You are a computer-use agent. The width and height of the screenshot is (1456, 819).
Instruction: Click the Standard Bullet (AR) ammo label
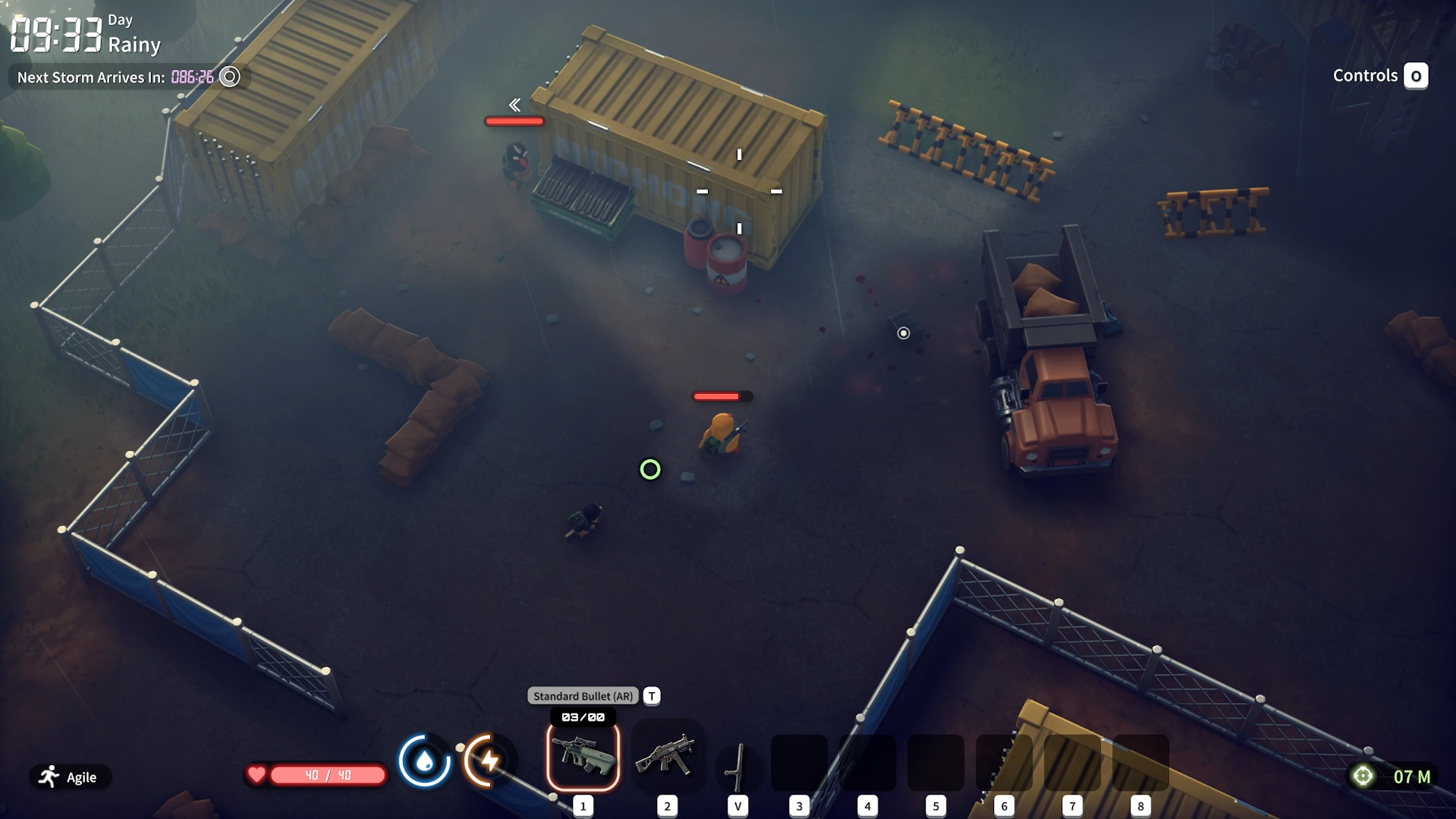(582, 695)
